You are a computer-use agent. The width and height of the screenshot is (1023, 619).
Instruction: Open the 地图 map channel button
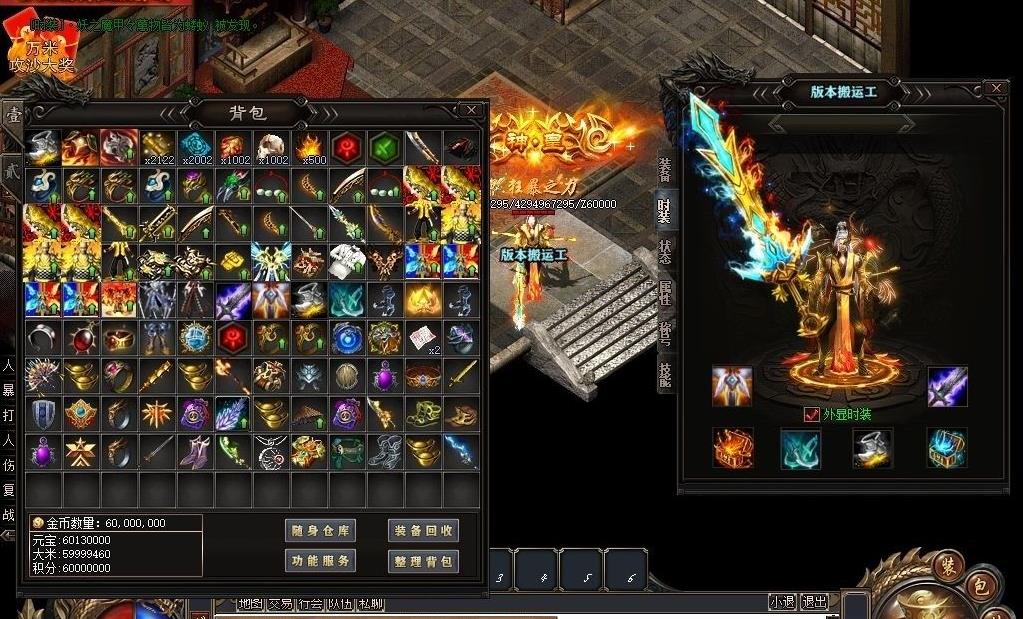click(250, 604)
